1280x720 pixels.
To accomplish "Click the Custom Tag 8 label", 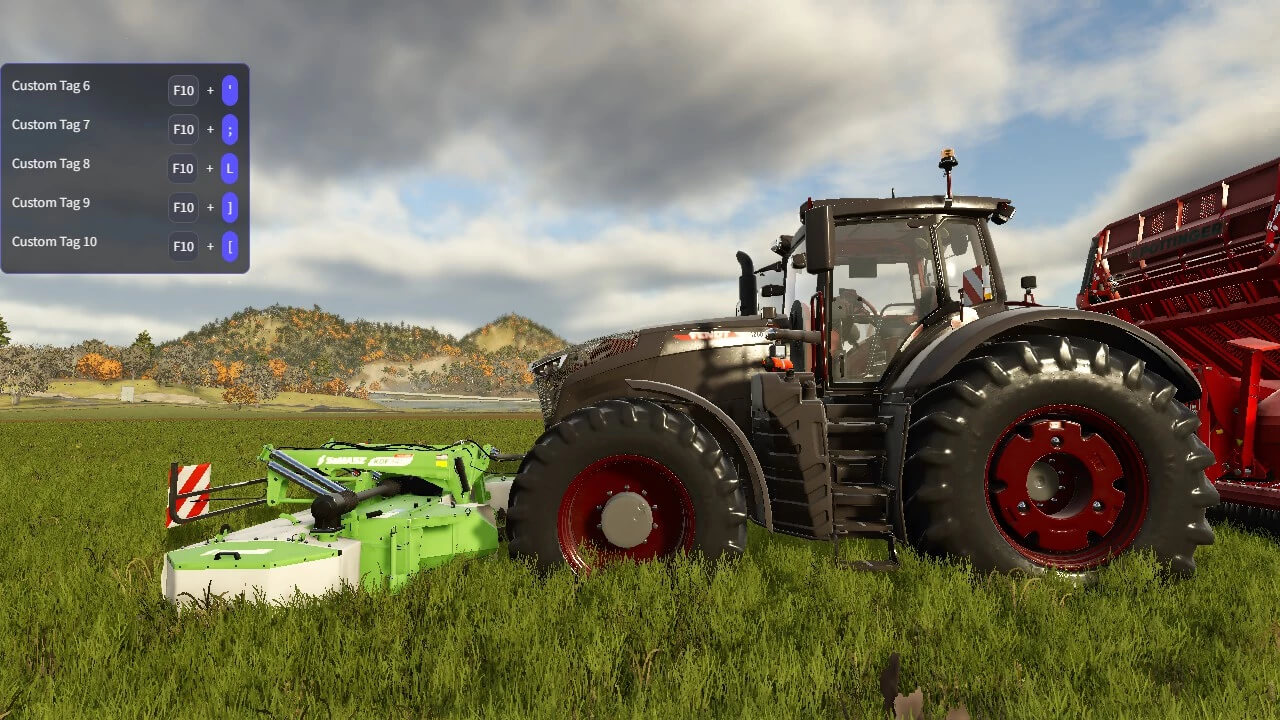I will pos(50,164).
